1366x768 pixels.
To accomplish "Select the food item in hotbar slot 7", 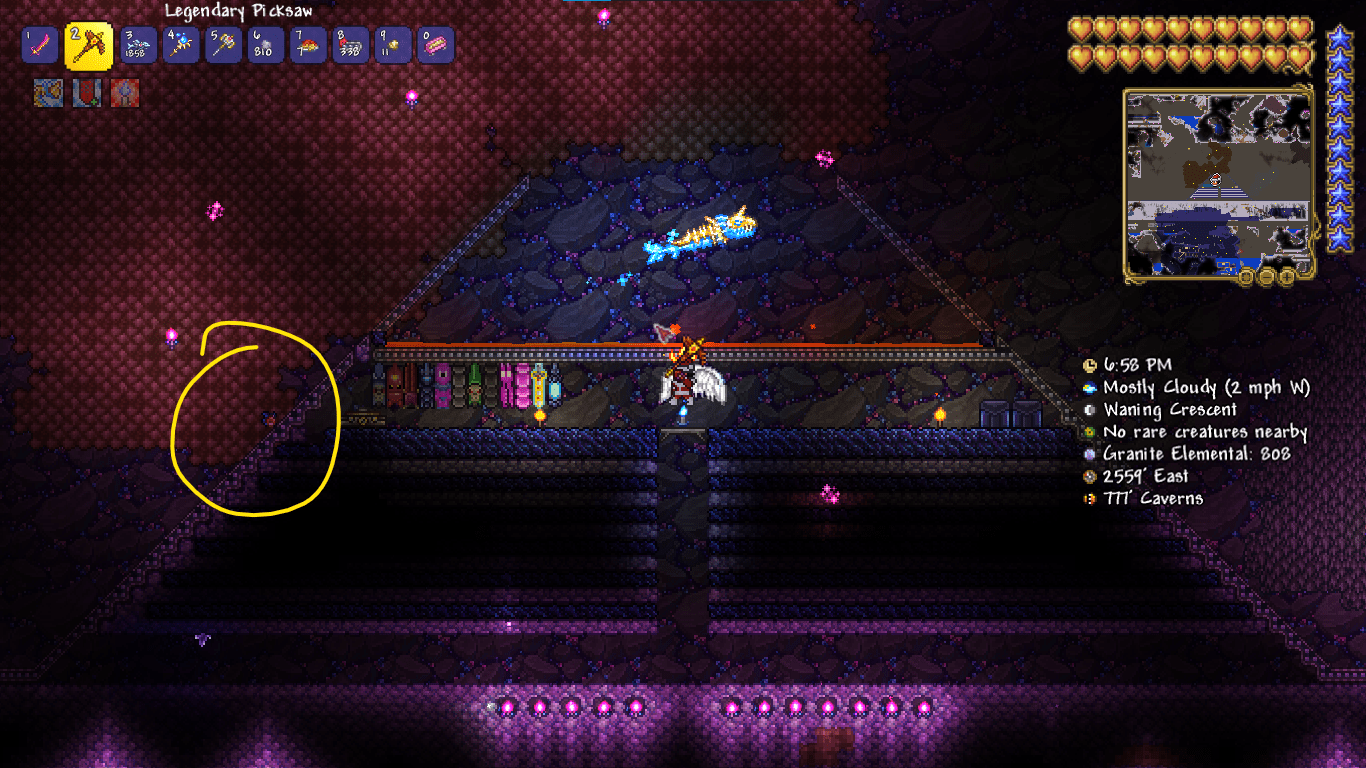I will (307, 45).
